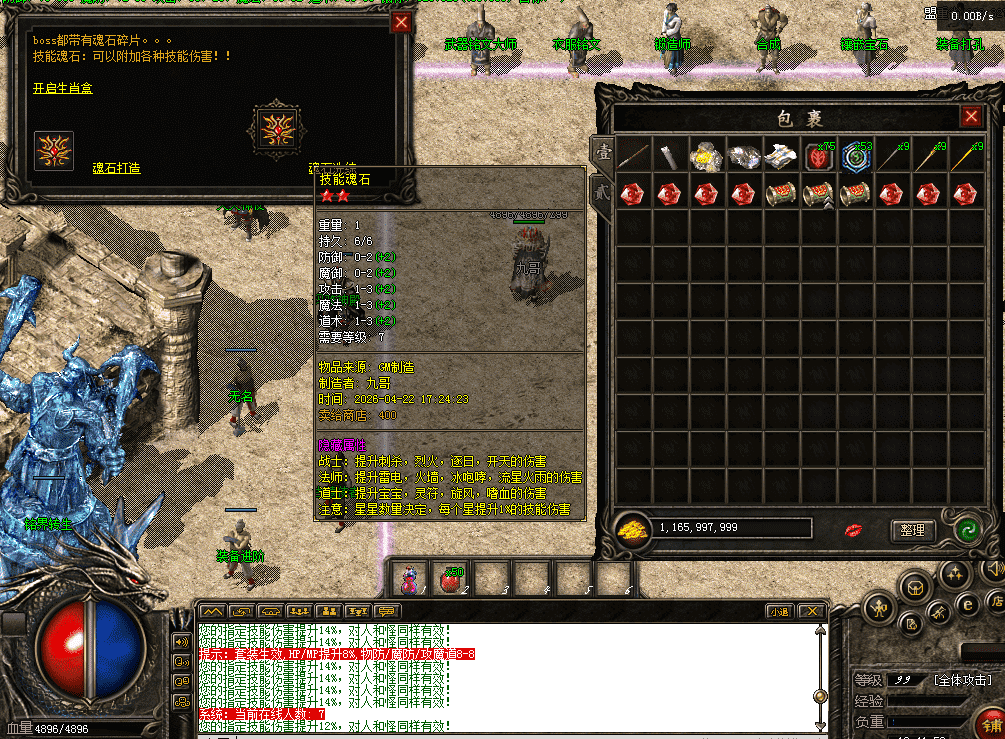Open the 魂石打造 forging option
Image resolution: width=1005 pixels, height=739 pixels.
coord(116,168)
